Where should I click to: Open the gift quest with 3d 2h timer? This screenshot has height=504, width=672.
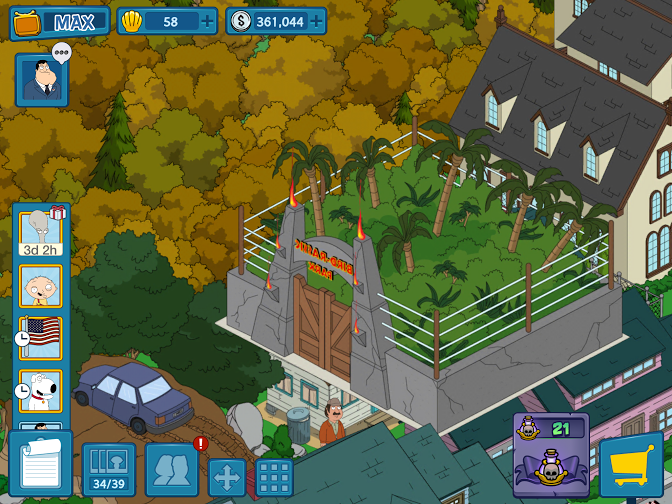tap(41, 233)
